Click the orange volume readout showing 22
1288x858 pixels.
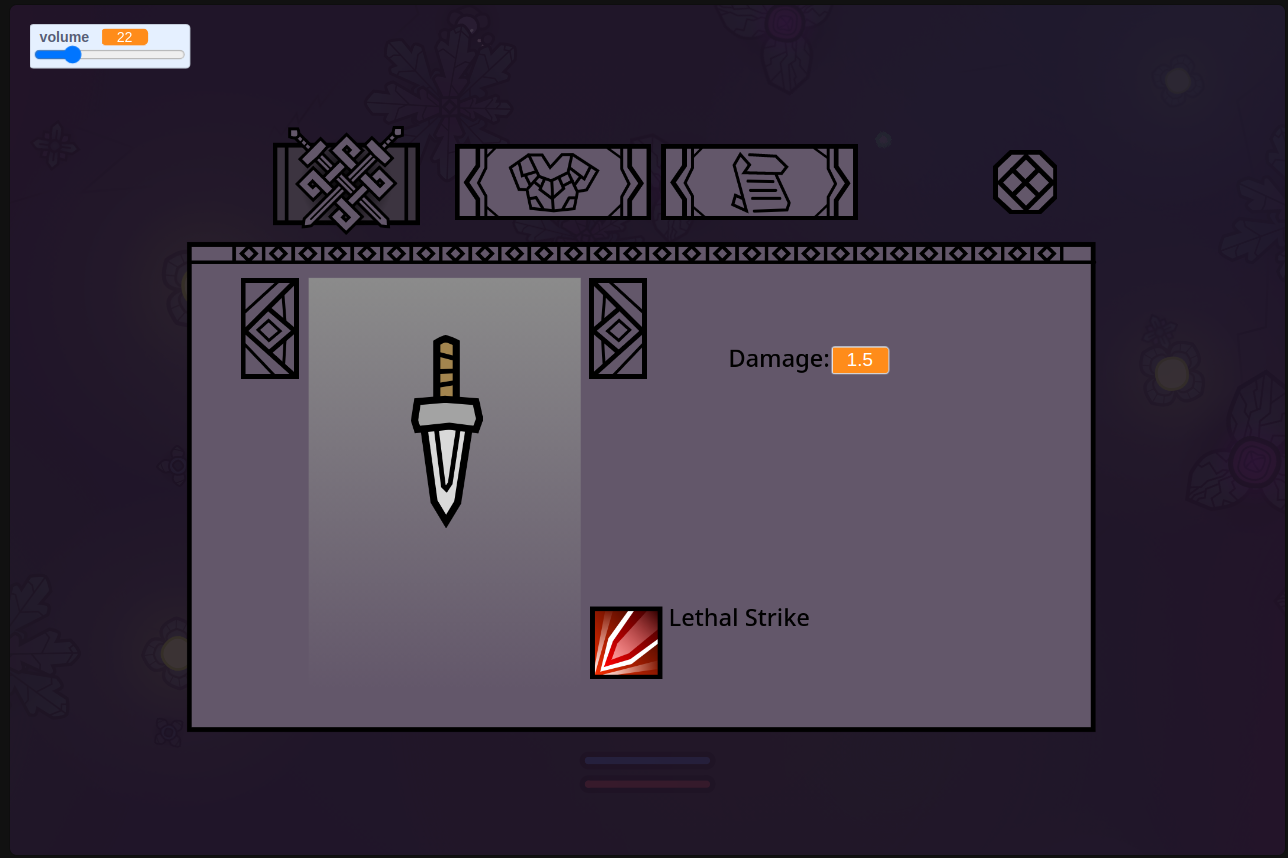[124, 36]
